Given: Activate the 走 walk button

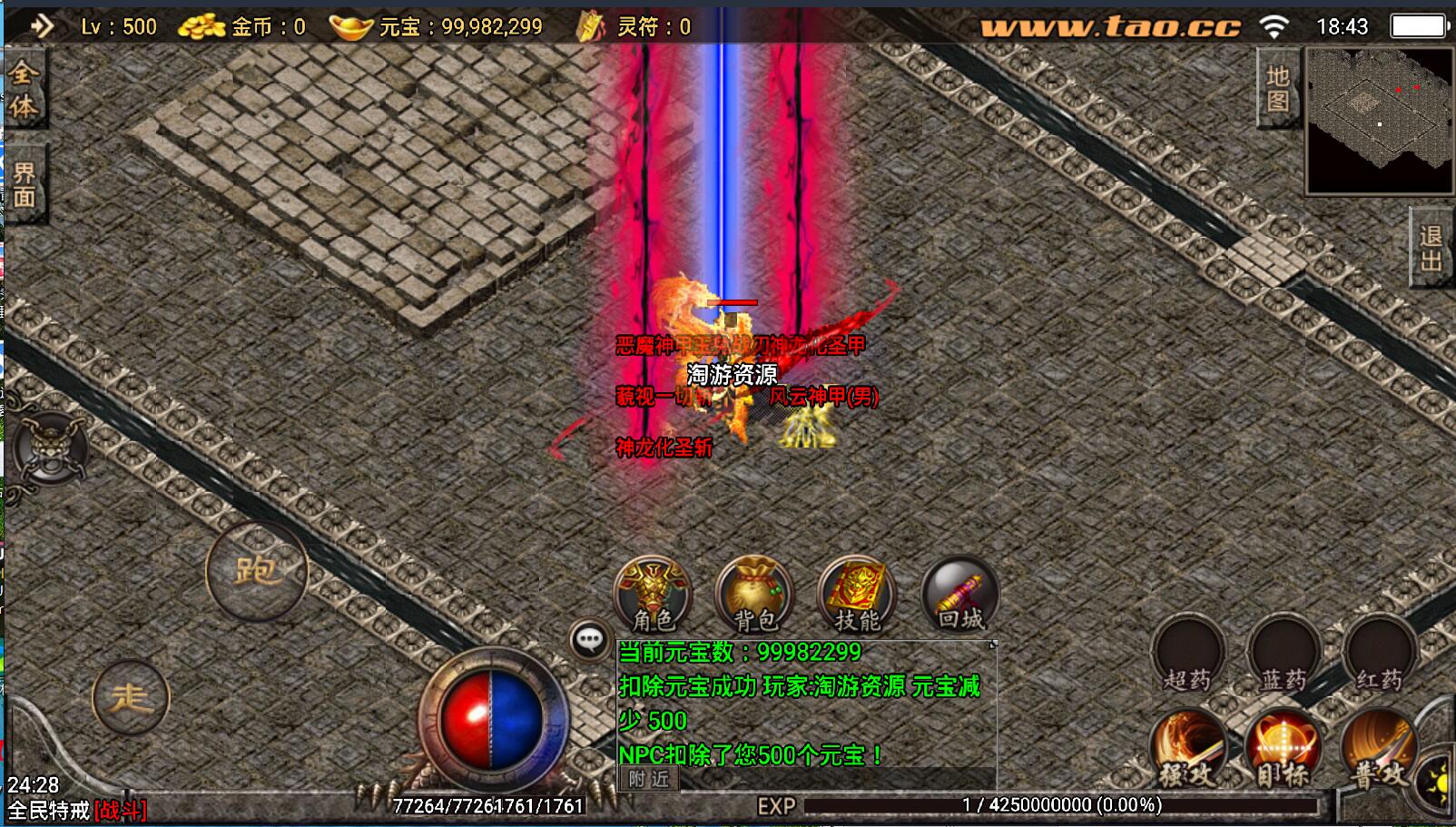Looking at the screenshot, I should (x=131, y=697).
